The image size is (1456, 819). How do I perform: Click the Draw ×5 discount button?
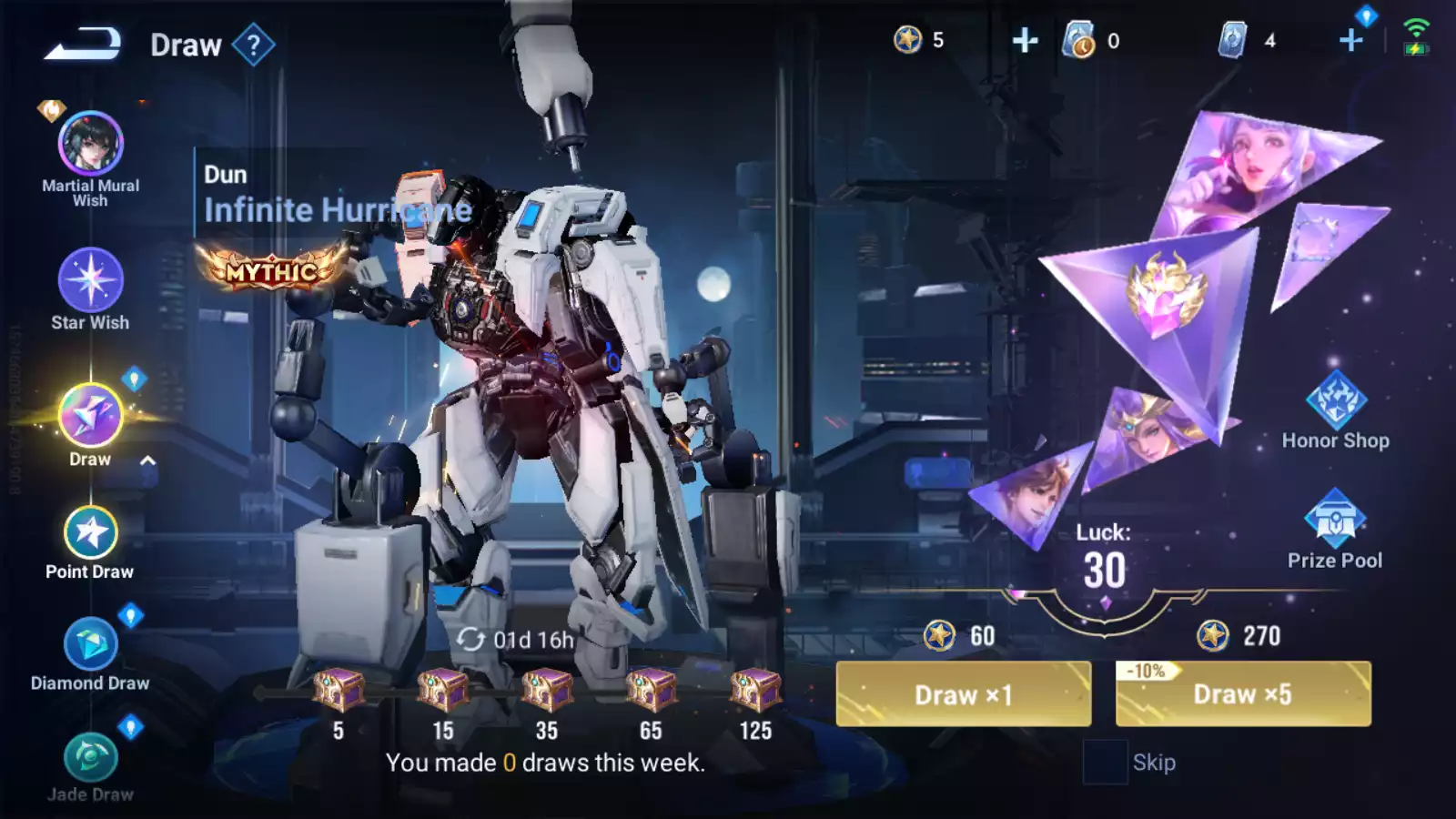[x=1242, y=694]
